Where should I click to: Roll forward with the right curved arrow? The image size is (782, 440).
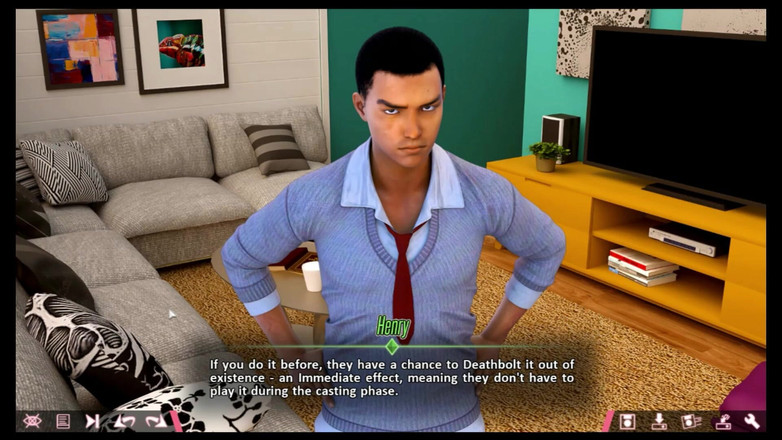pyautogui.click(x=156, y=421)
